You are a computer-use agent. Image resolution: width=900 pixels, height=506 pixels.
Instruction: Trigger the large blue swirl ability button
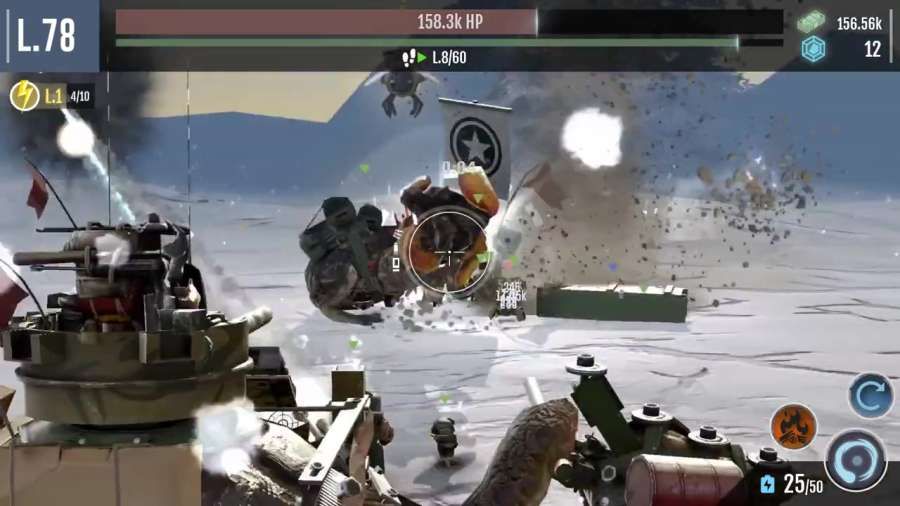coord(855,459)
